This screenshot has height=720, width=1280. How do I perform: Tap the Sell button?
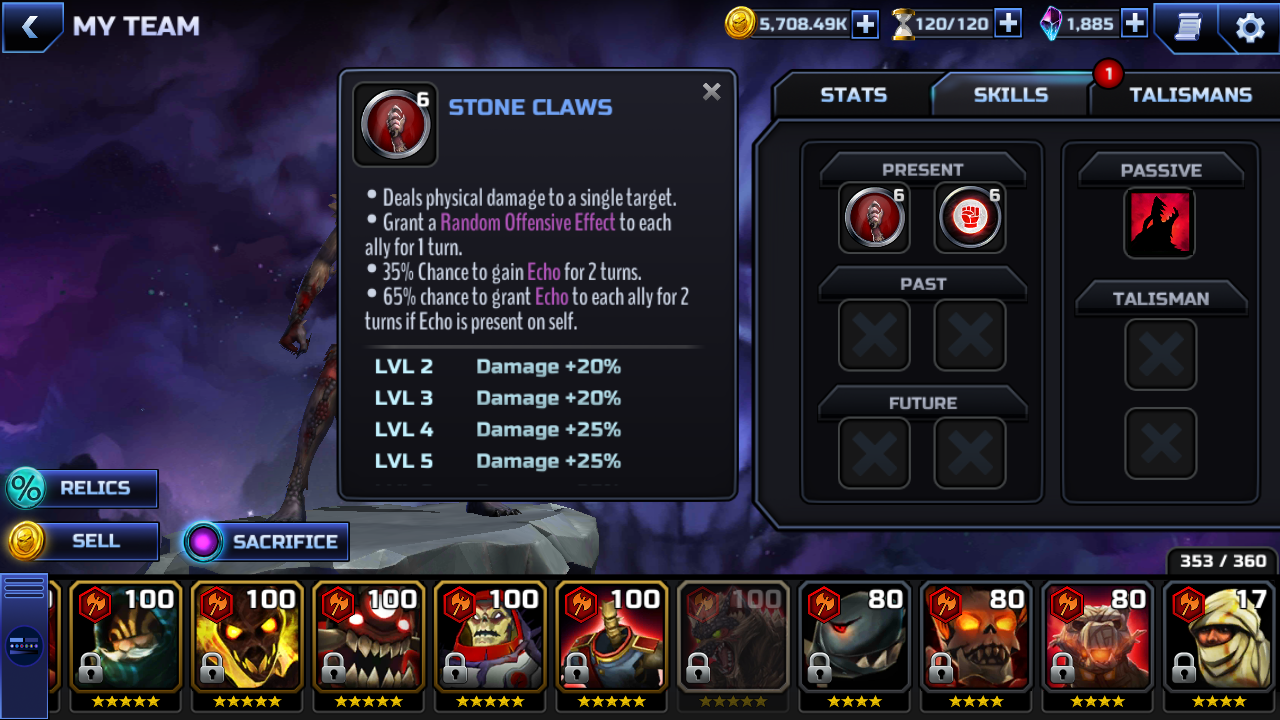[83, 541]
